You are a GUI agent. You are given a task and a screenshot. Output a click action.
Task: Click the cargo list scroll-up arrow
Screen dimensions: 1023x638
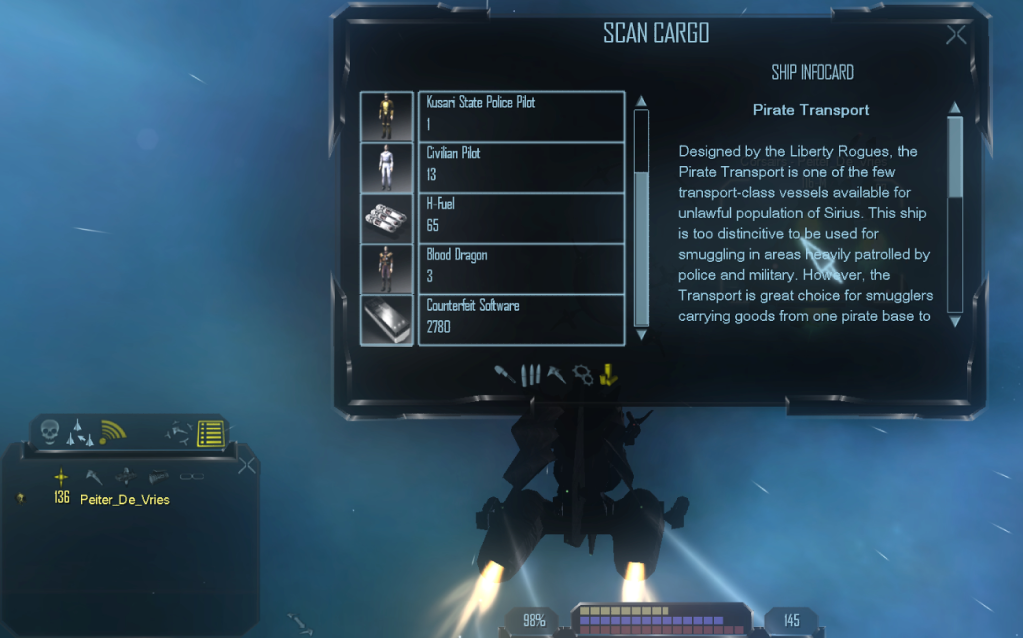(x=642, y=101)
